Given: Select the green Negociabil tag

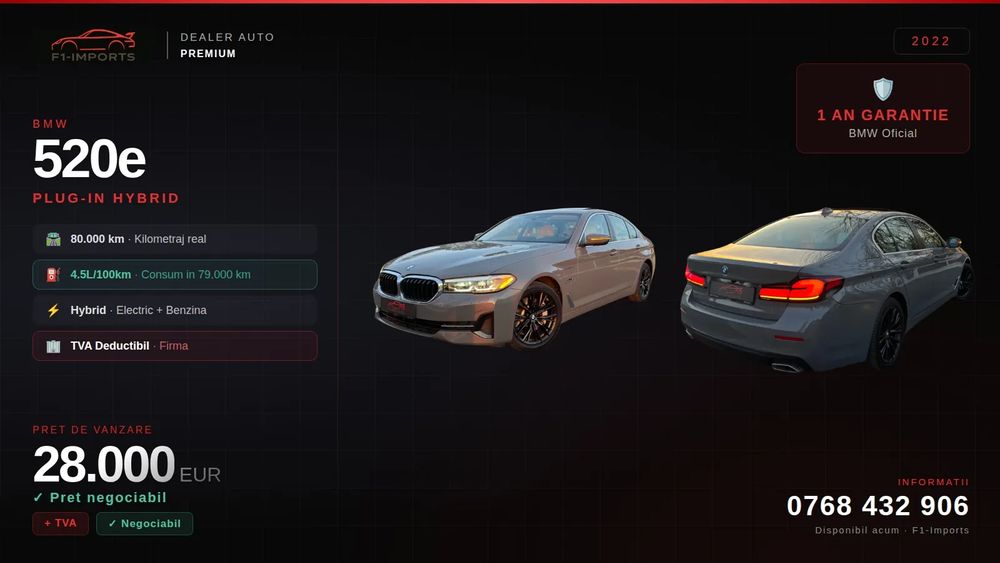Looking at the screenshot, I should click(x=144, y=523).
